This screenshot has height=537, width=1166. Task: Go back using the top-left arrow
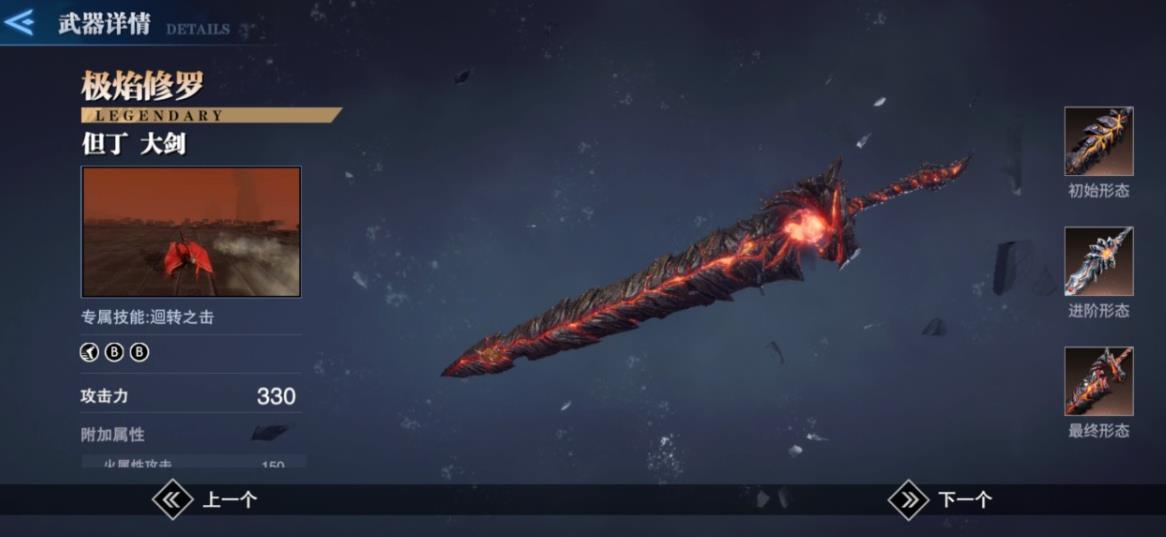pyautogui.click(x=21, y=22)
